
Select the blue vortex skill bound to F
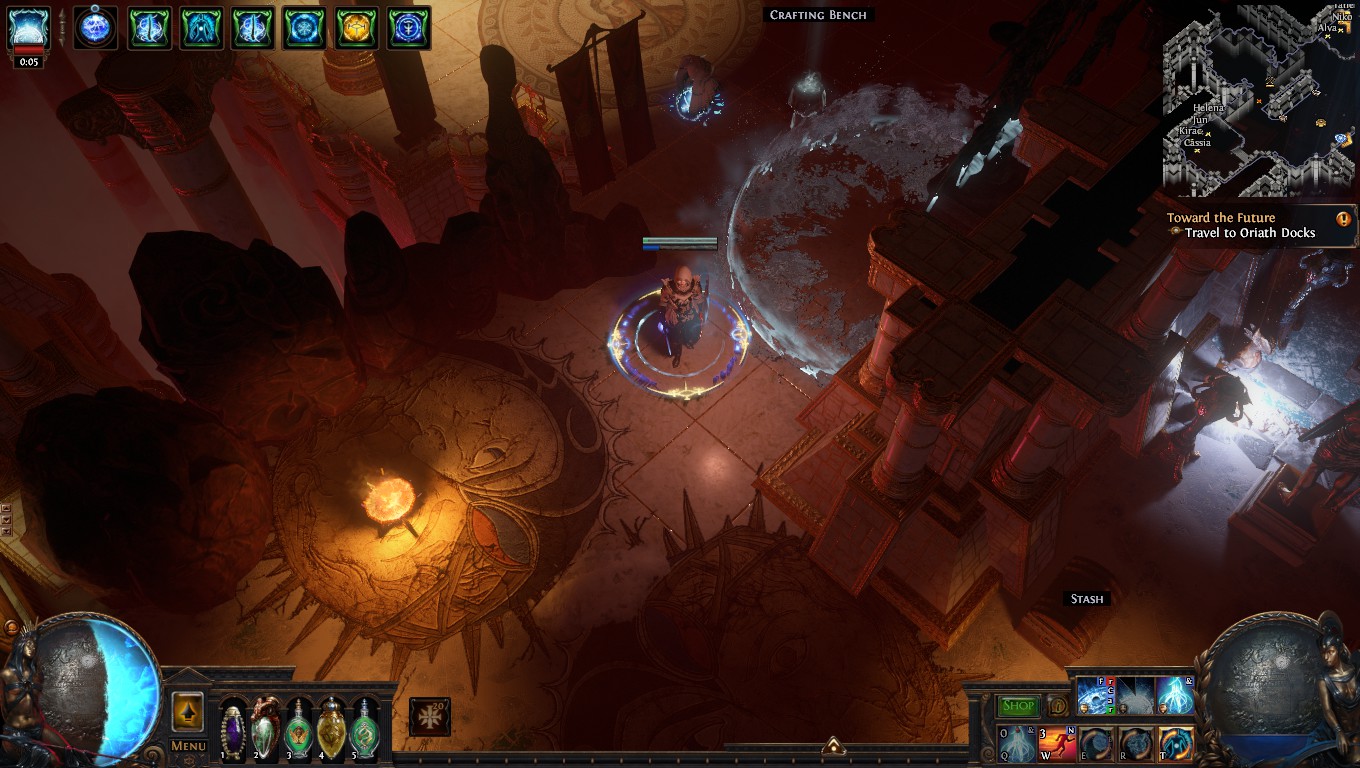click(1095, 696)
